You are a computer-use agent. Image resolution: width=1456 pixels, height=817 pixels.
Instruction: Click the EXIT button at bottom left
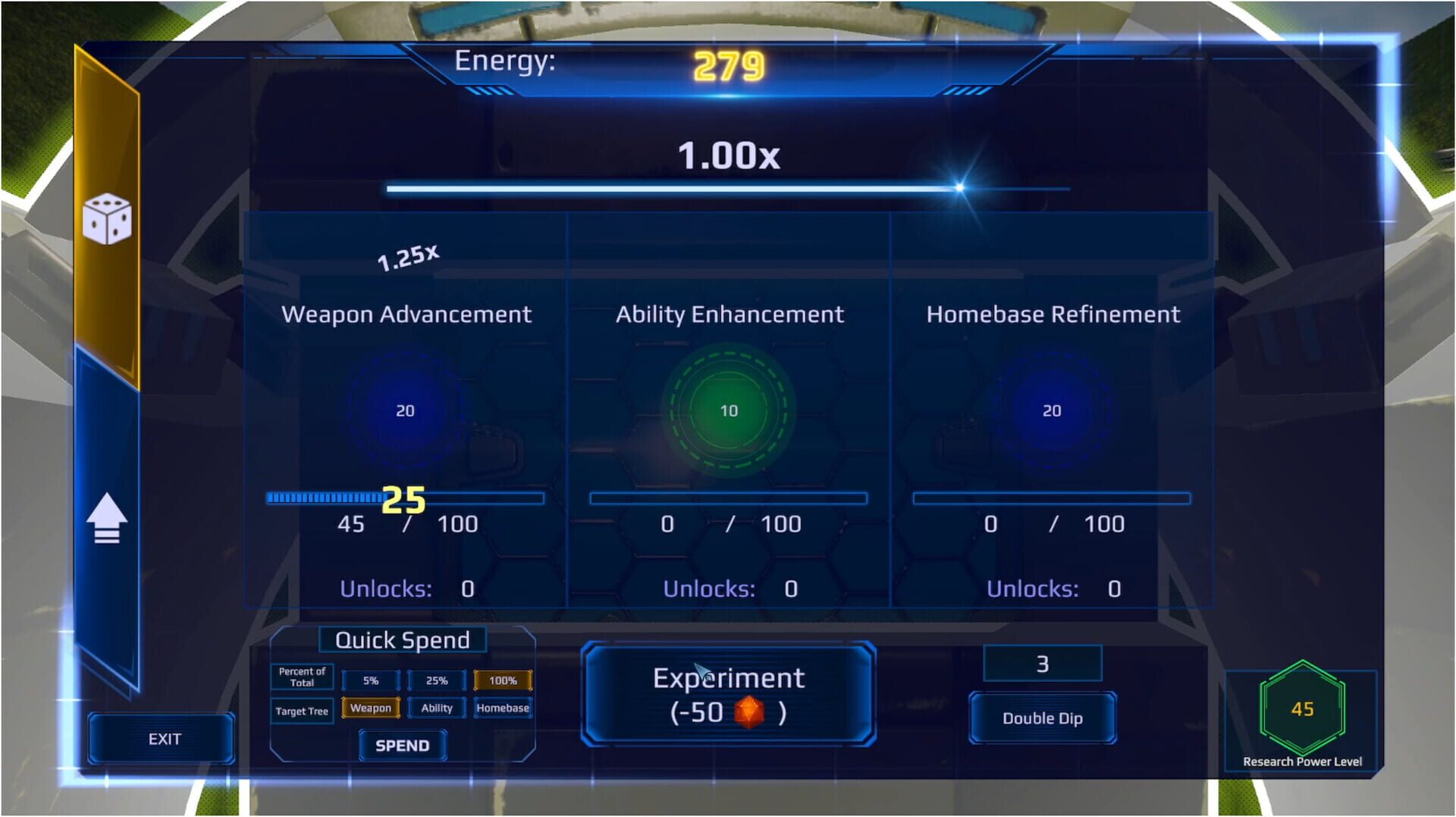tap(162, 737)
